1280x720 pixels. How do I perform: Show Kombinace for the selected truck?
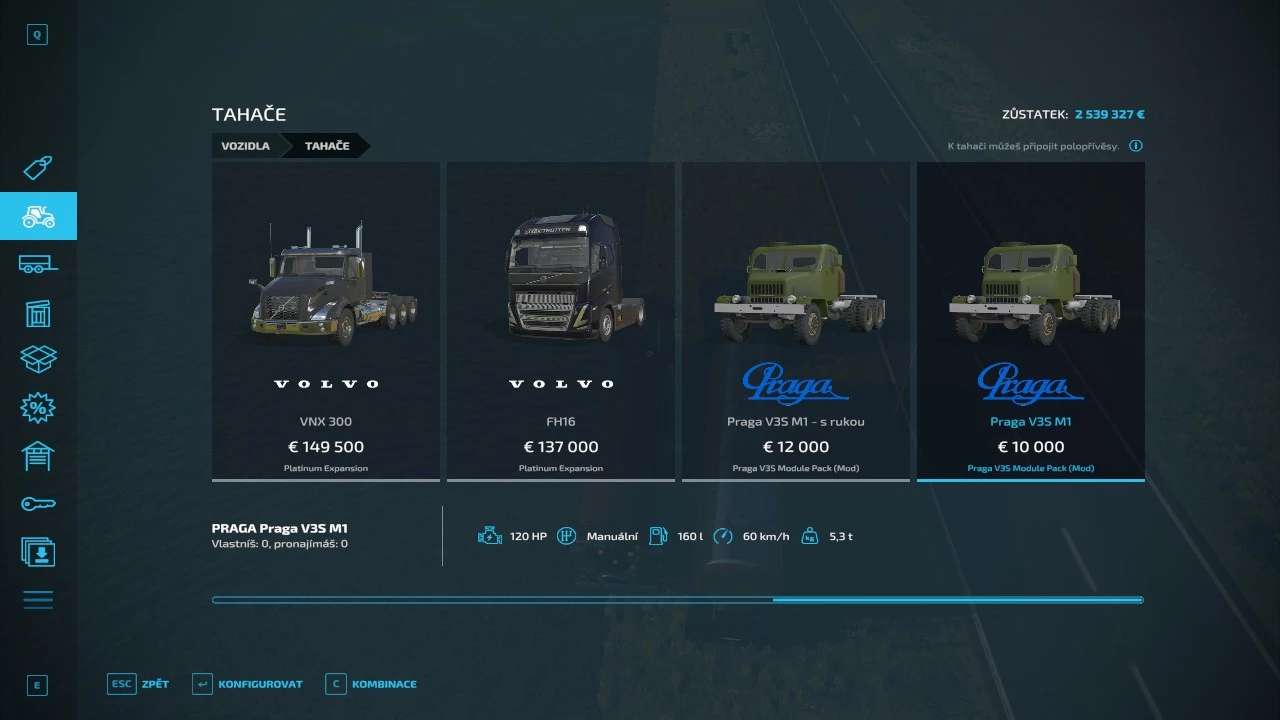point(371,684)
